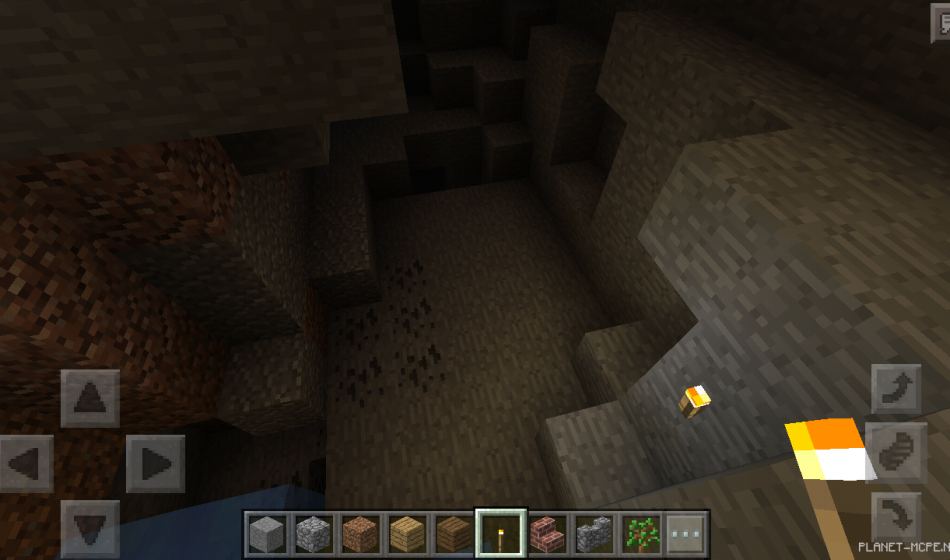The height and width of the screenshot is (560, 950).
Task: Select the cobblestone wall slot
Action: pyautogui.click(x=593, y=533)
